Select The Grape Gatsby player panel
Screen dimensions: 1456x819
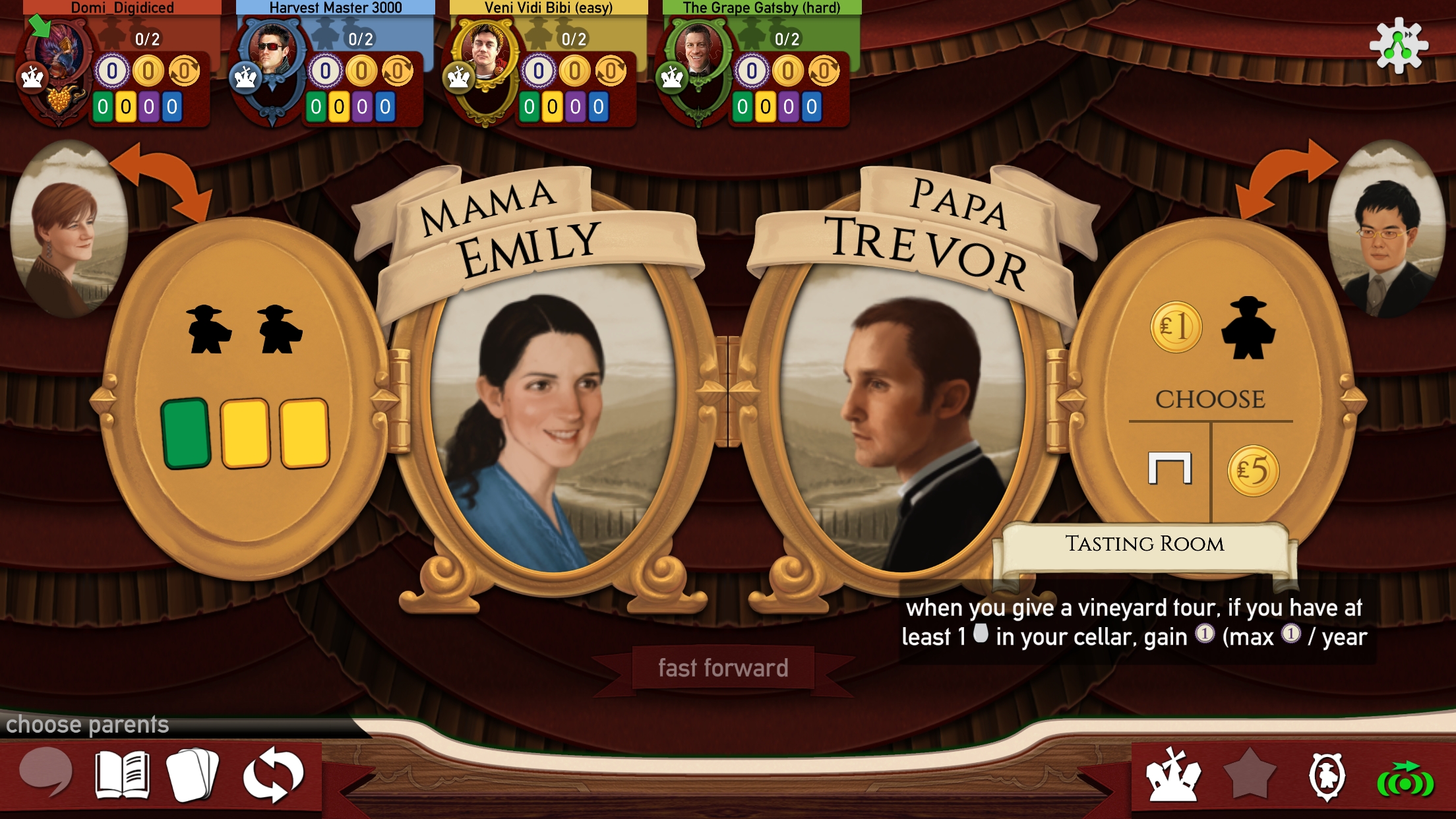tap(760, 66)
